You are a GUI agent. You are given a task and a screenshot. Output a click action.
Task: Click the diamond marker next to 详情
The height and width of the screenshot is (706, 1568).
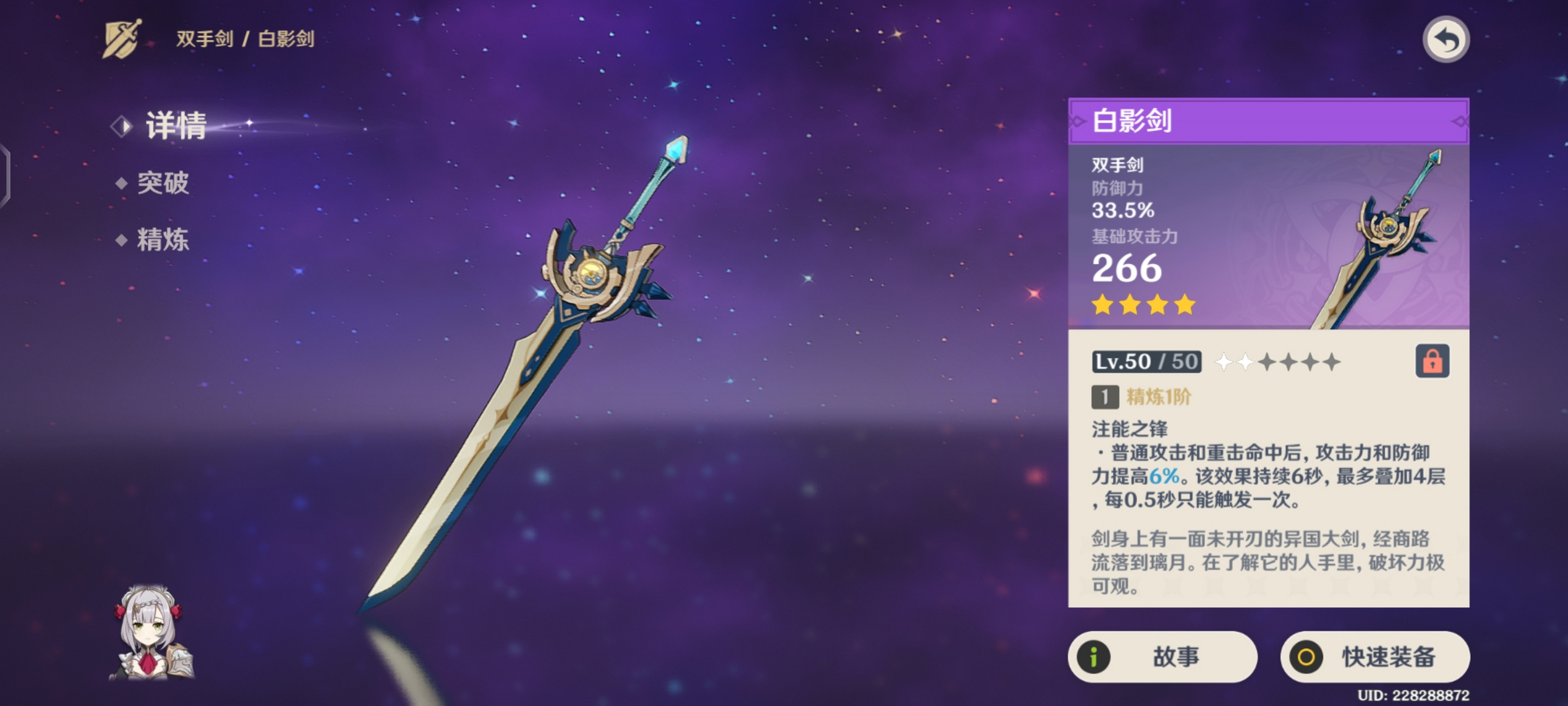pyautogui.click(x=122, y=126)
